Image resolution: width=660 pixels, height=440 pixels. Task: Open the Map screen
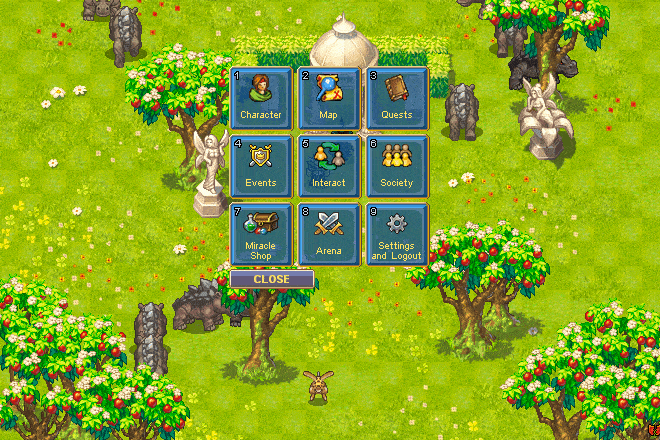tap(329, 98)
